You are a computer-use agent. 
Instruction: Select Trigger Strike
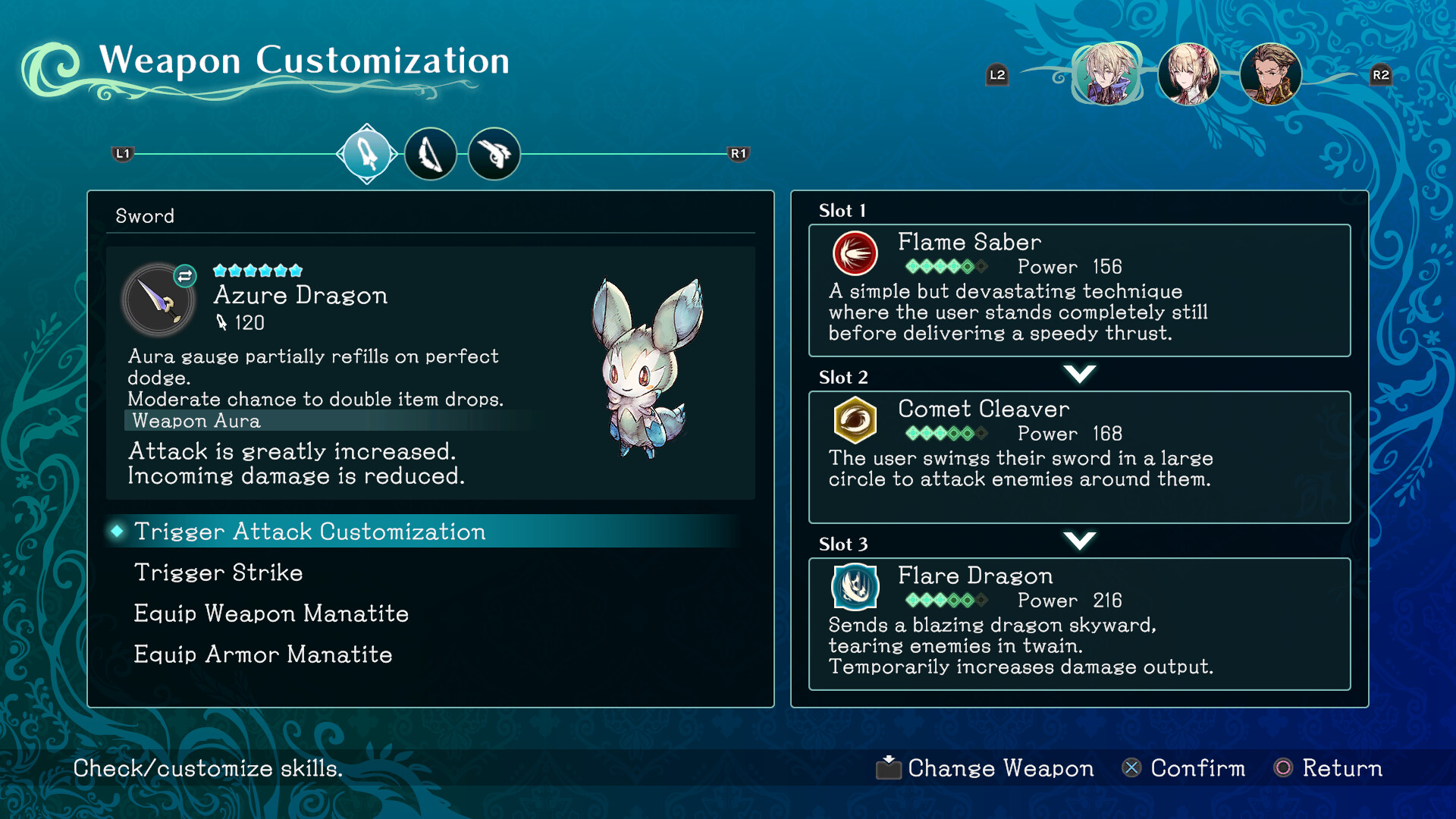tap(218, 573)
